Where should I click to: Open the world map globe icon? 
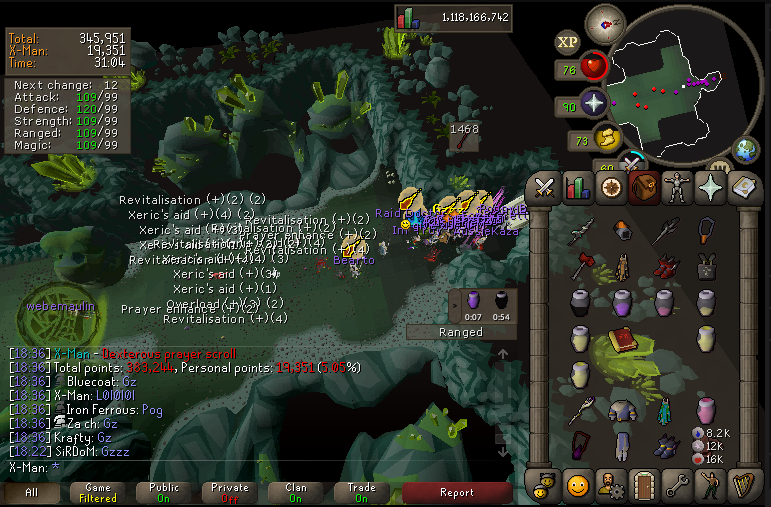pyautogui.click(x=745, y=151)
